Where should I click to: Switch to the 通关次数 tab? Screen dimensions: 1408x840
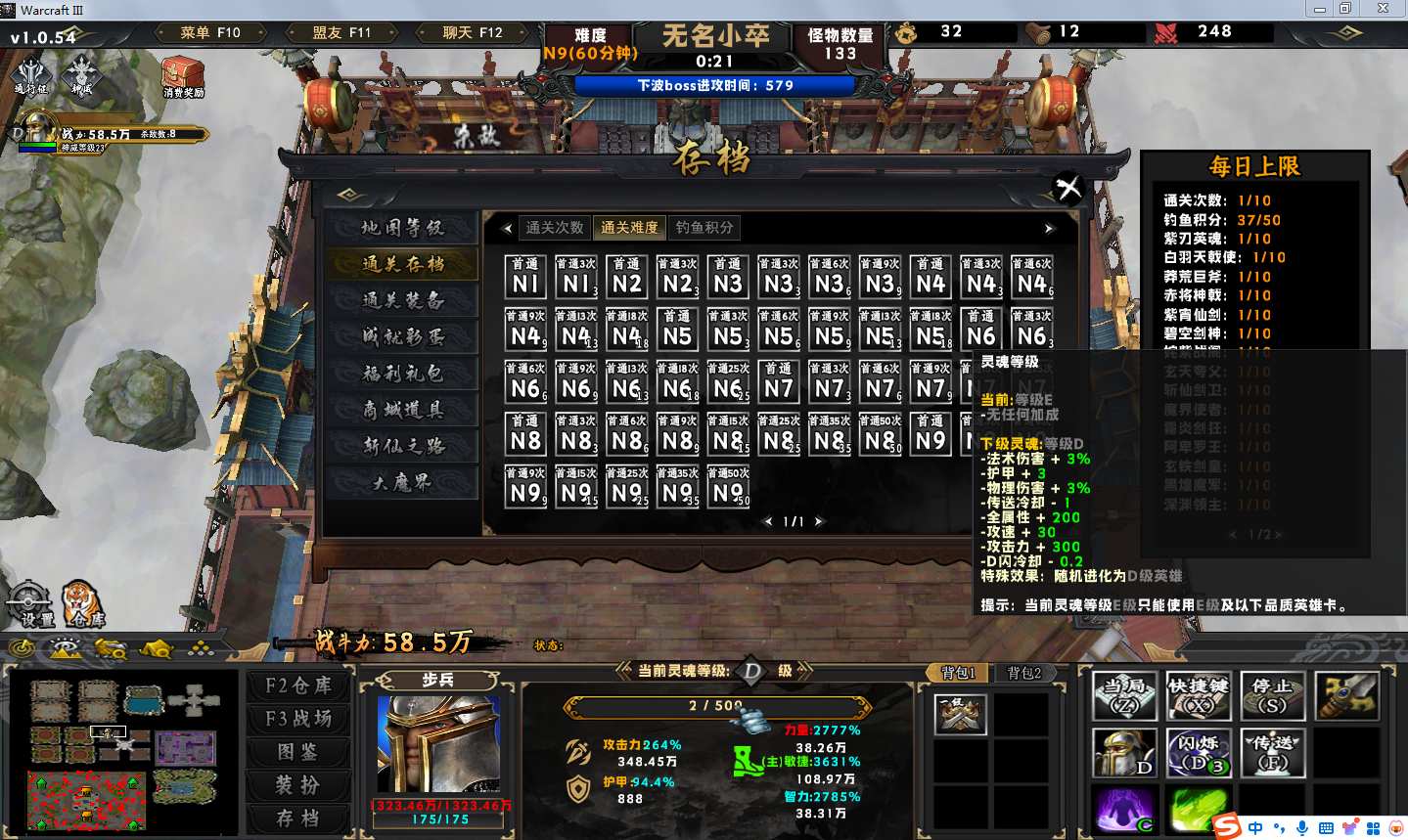click(x=555, y=228)
